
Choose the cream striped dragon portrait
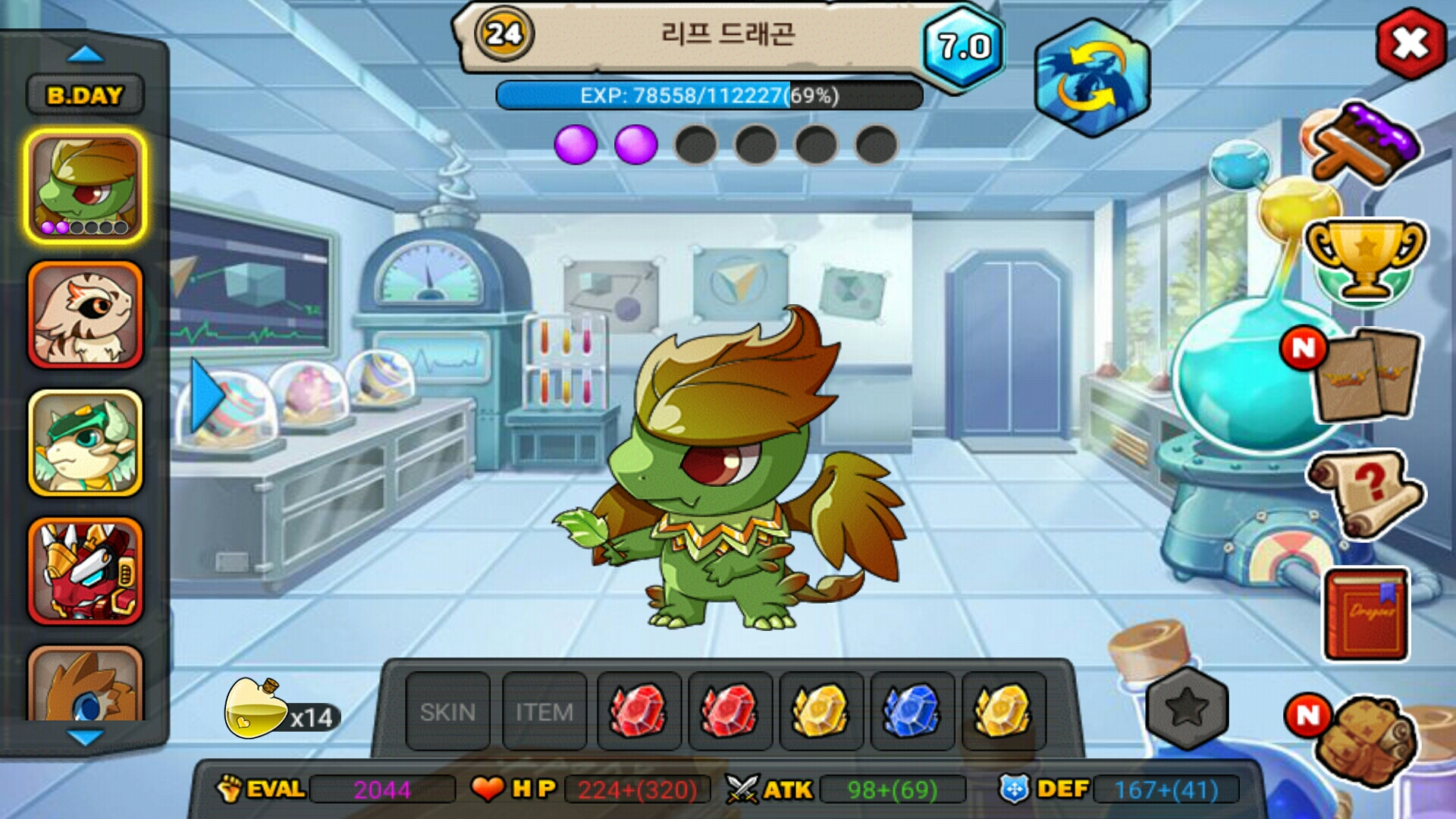click(86, 315)
